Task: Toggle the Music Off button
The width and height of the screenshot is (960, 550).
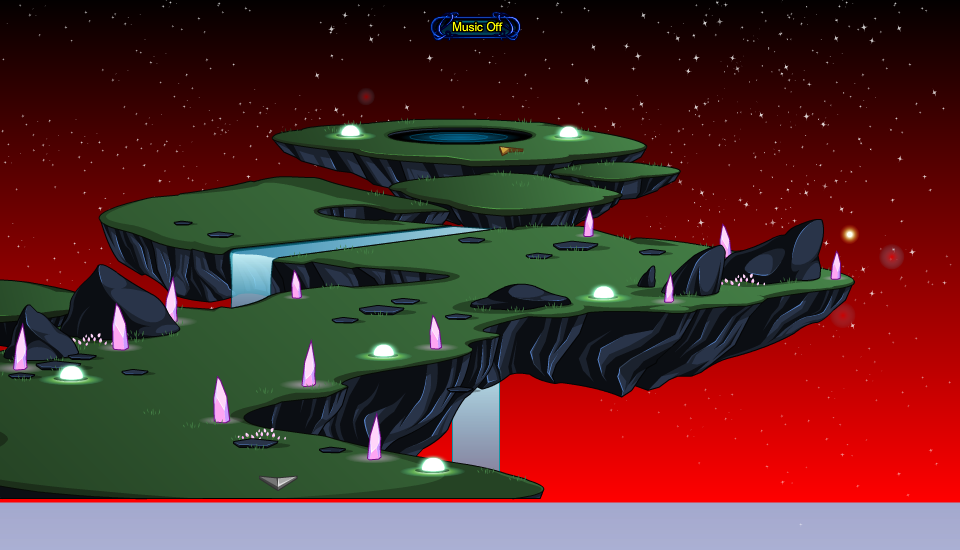Action: click(x=476, y=27)
